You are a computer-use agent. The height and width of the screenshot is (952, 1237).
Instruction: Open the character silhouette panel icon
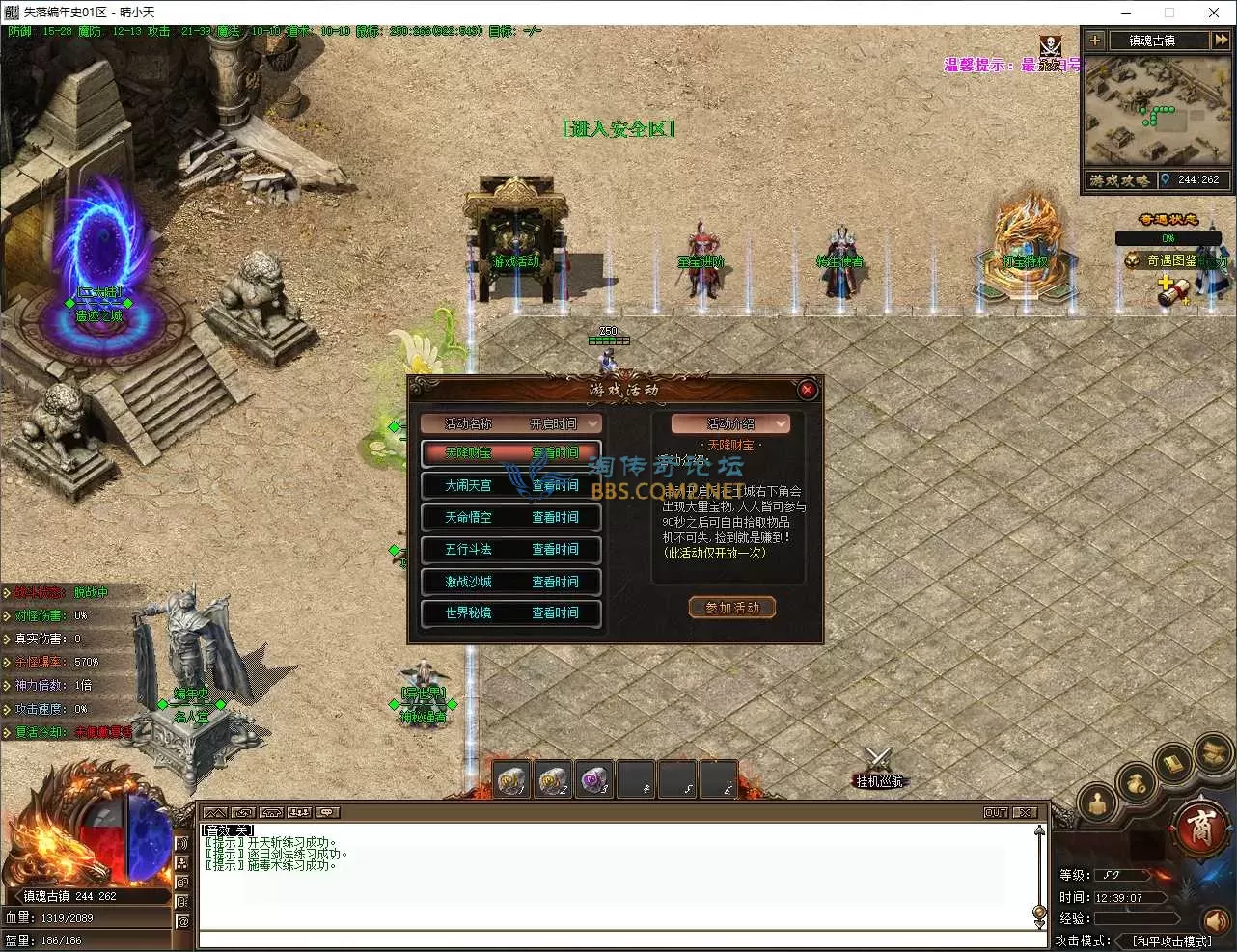[1098, 803]
